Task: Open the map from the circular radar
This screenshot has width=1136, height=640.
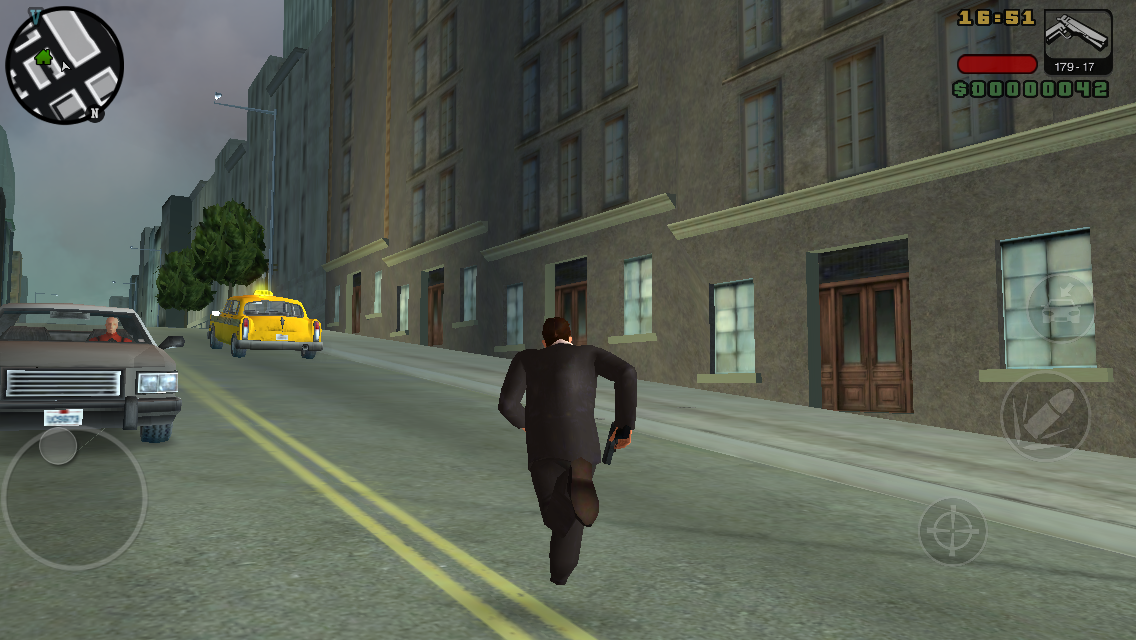Action: coord(65,65)
